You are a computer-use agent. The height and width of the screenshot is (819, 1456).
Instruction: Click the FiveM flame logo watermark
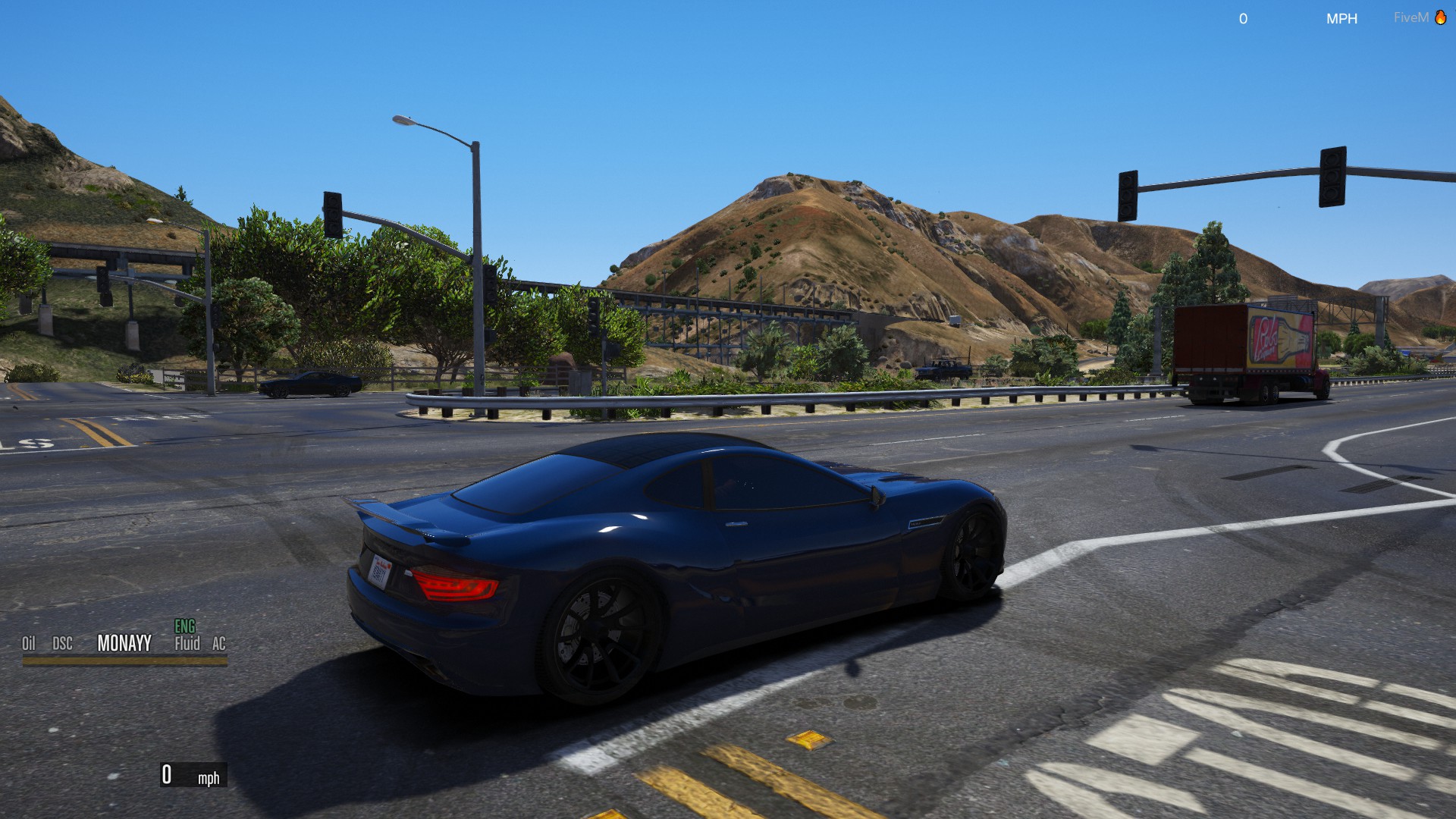click(x=1440, y=17)
